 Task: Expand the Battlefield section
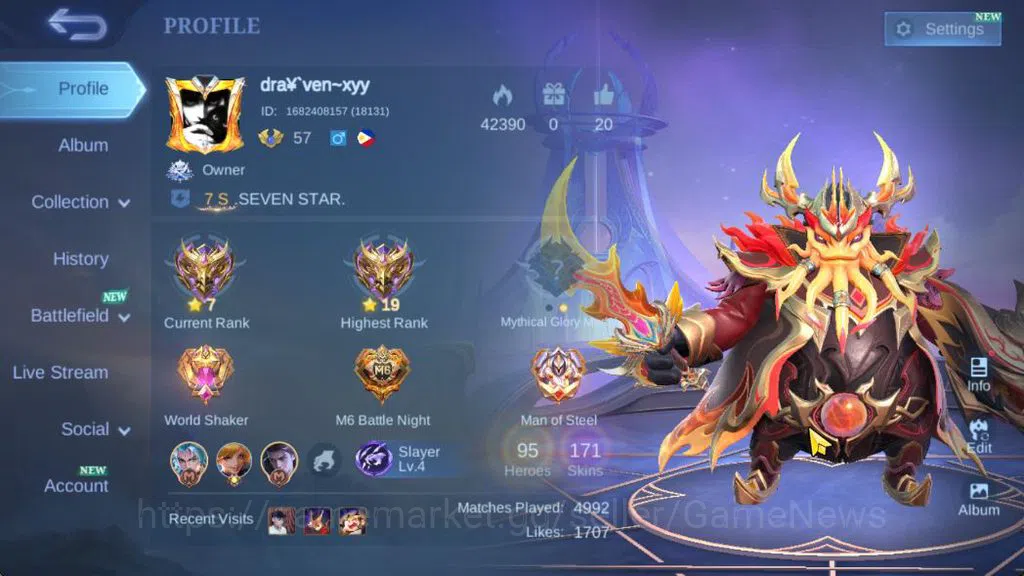click(80, 316)
